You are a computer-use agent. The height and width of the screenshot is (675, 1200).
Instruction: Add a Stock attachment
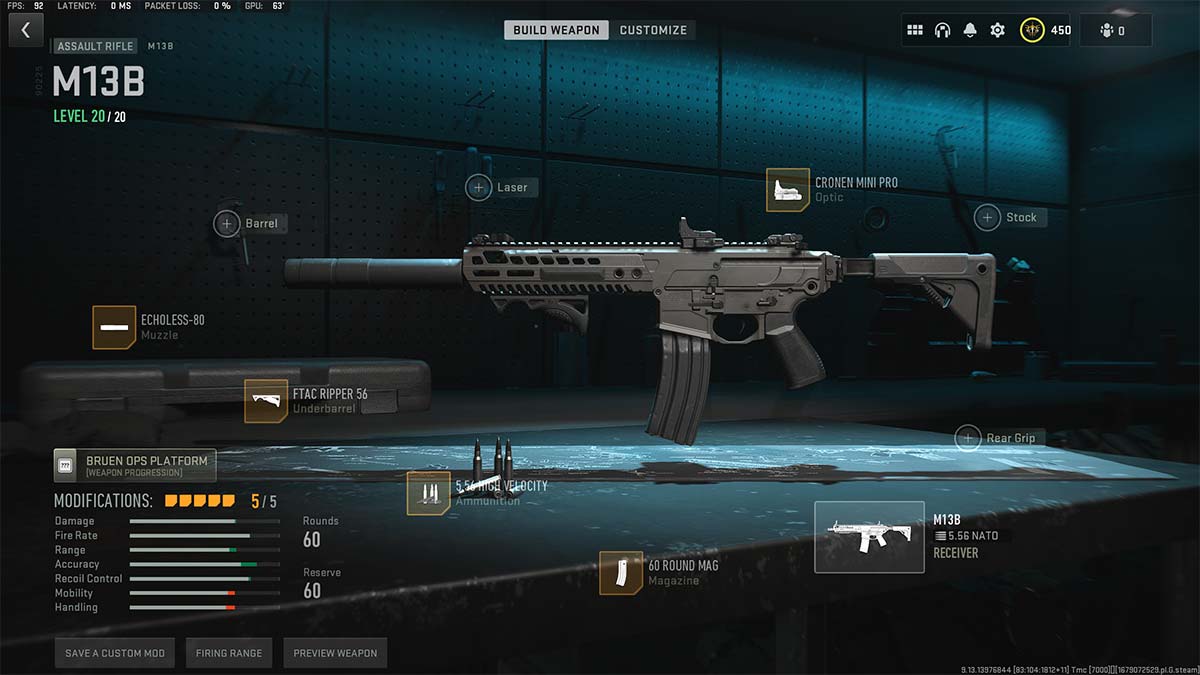pos(988,217)
